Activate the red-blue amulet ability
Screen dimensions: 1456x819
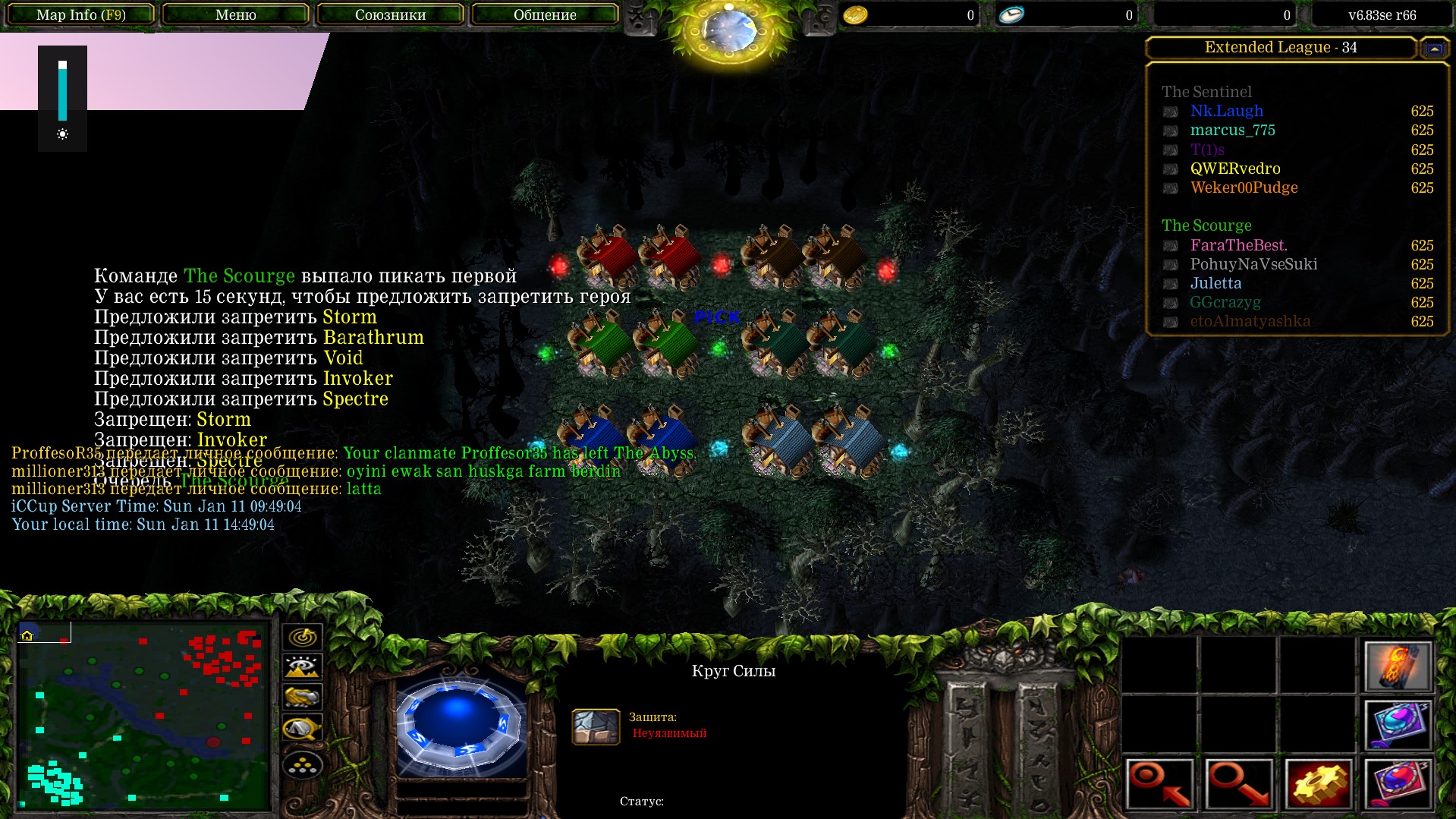click(x=1398, y=783)
